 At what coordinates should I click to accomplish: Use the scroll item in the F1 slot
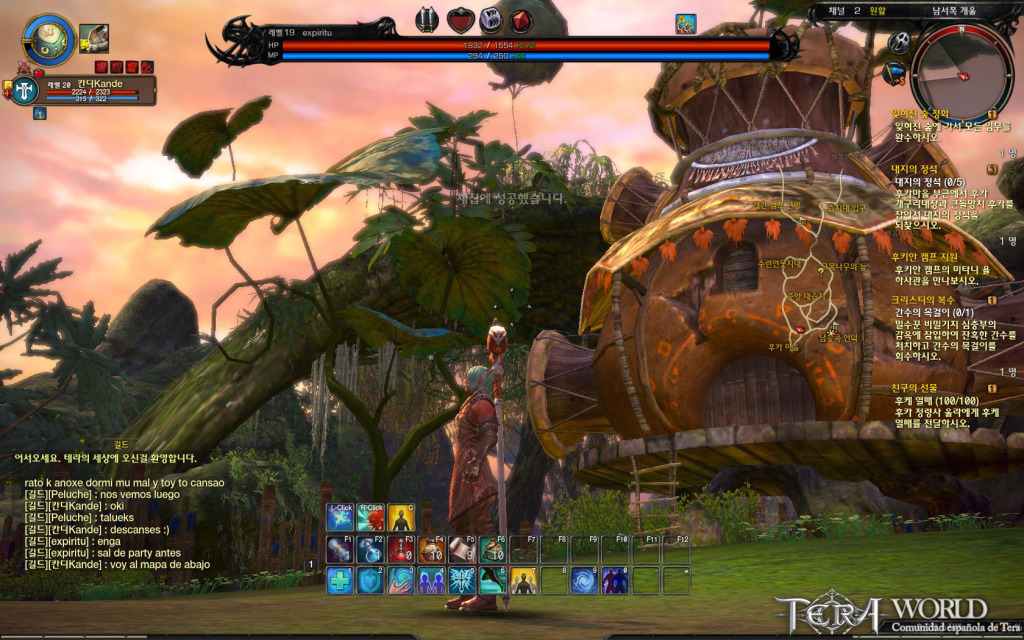(340, 549)
